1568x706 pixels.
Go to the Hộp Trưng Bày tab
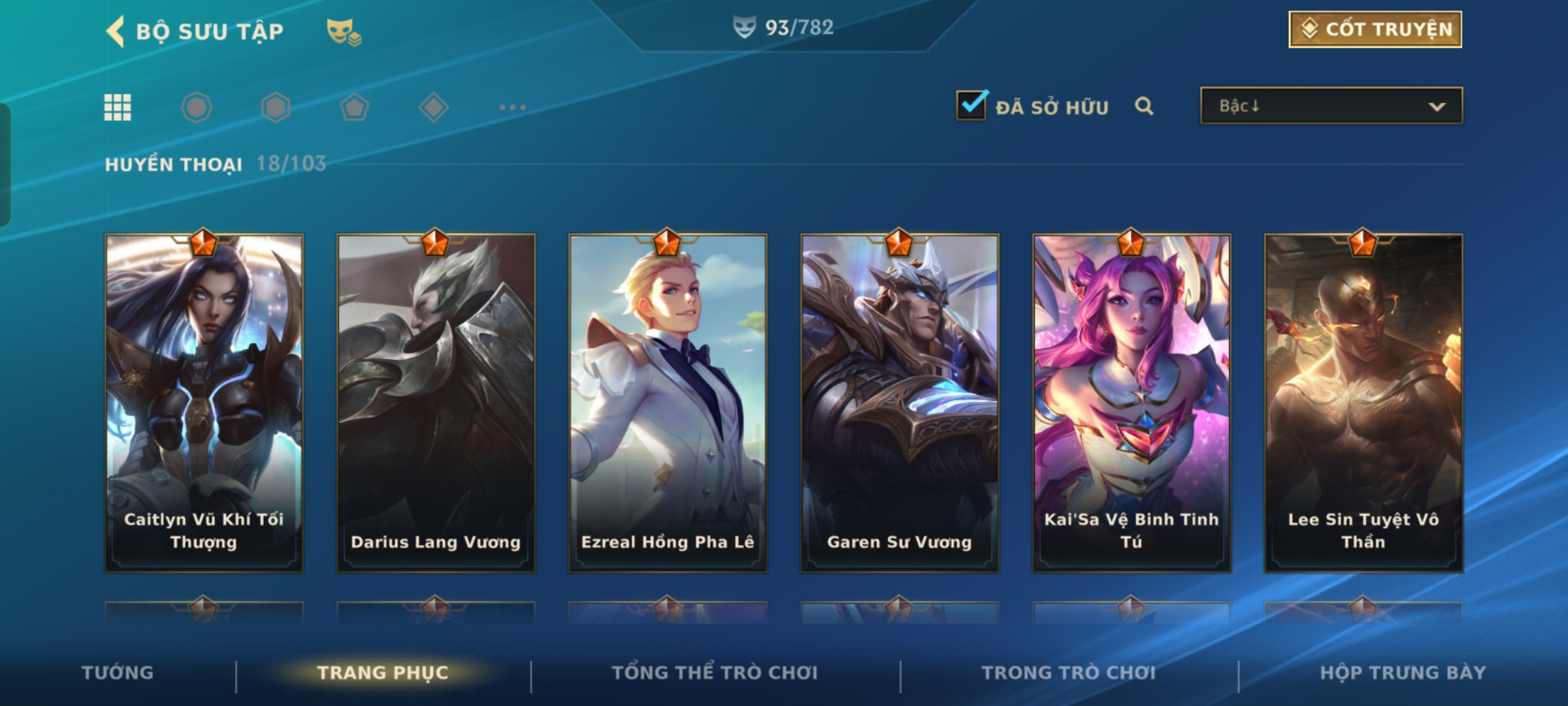pos(1403,673)
